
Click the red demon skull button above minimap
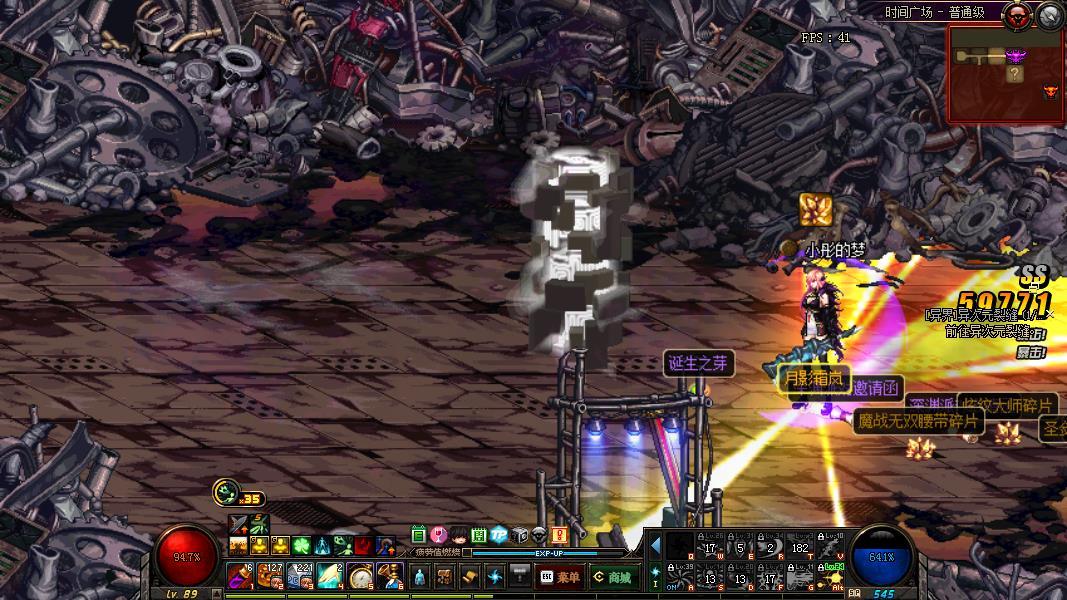click(1021, 14)
